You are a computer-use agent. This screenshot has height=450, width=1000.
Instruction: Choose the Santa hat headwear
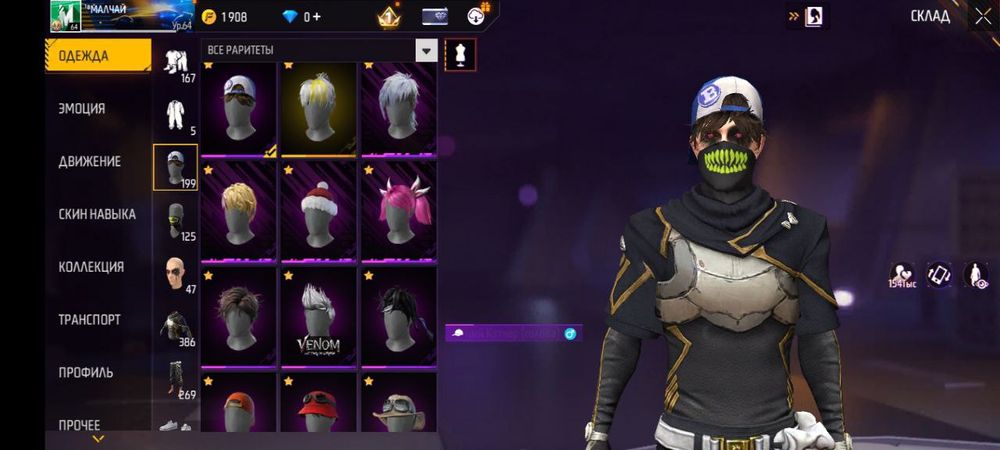[x=319, y=212]
